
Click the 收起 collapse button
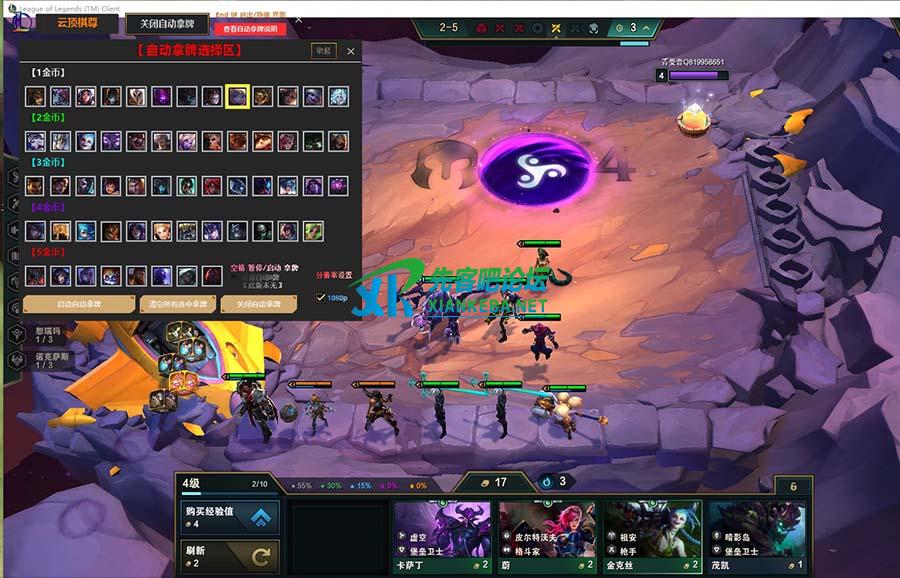[323, 50]
